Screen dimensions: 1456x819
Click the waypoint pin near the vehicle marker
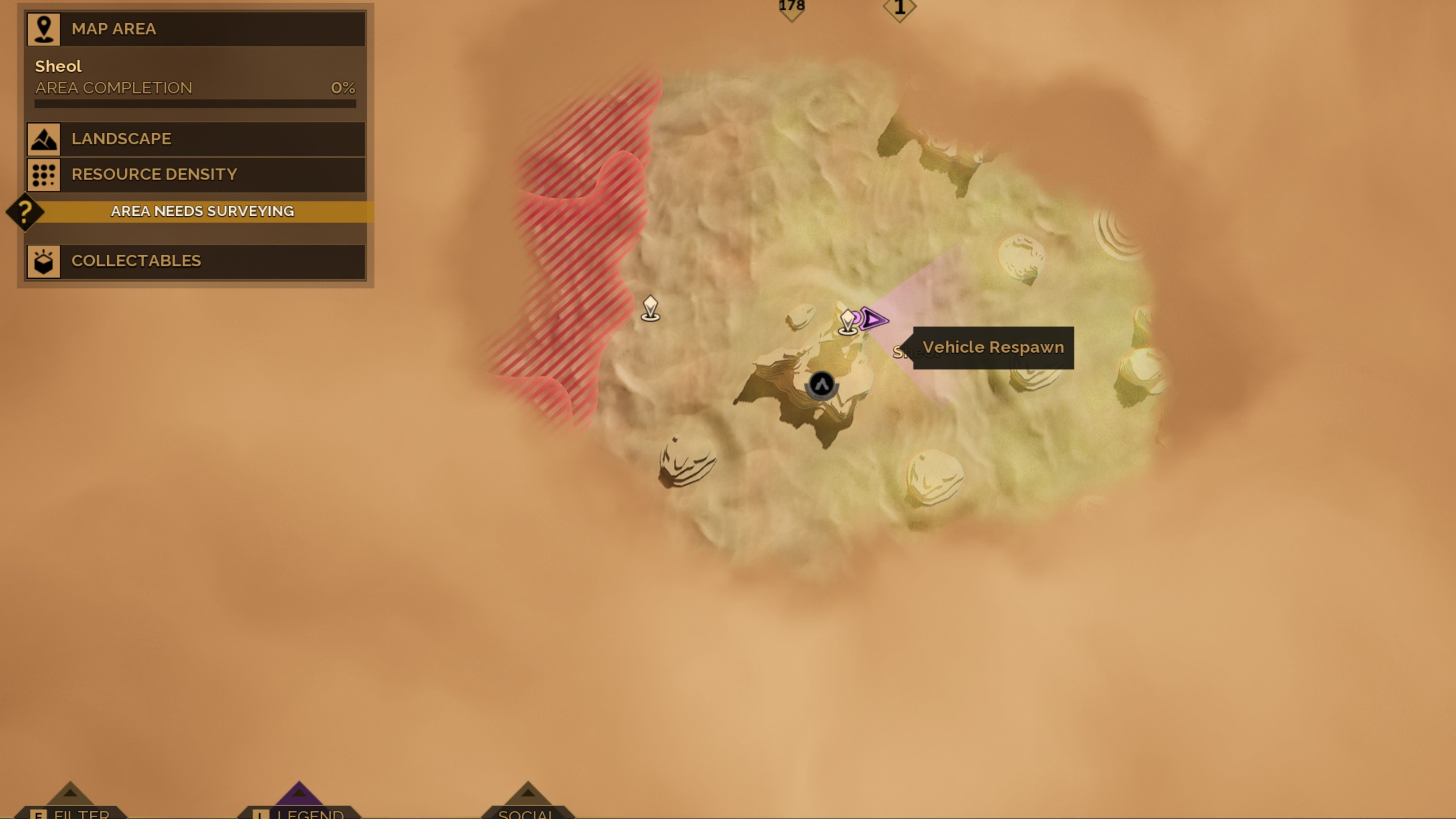[x=847, y=320]
